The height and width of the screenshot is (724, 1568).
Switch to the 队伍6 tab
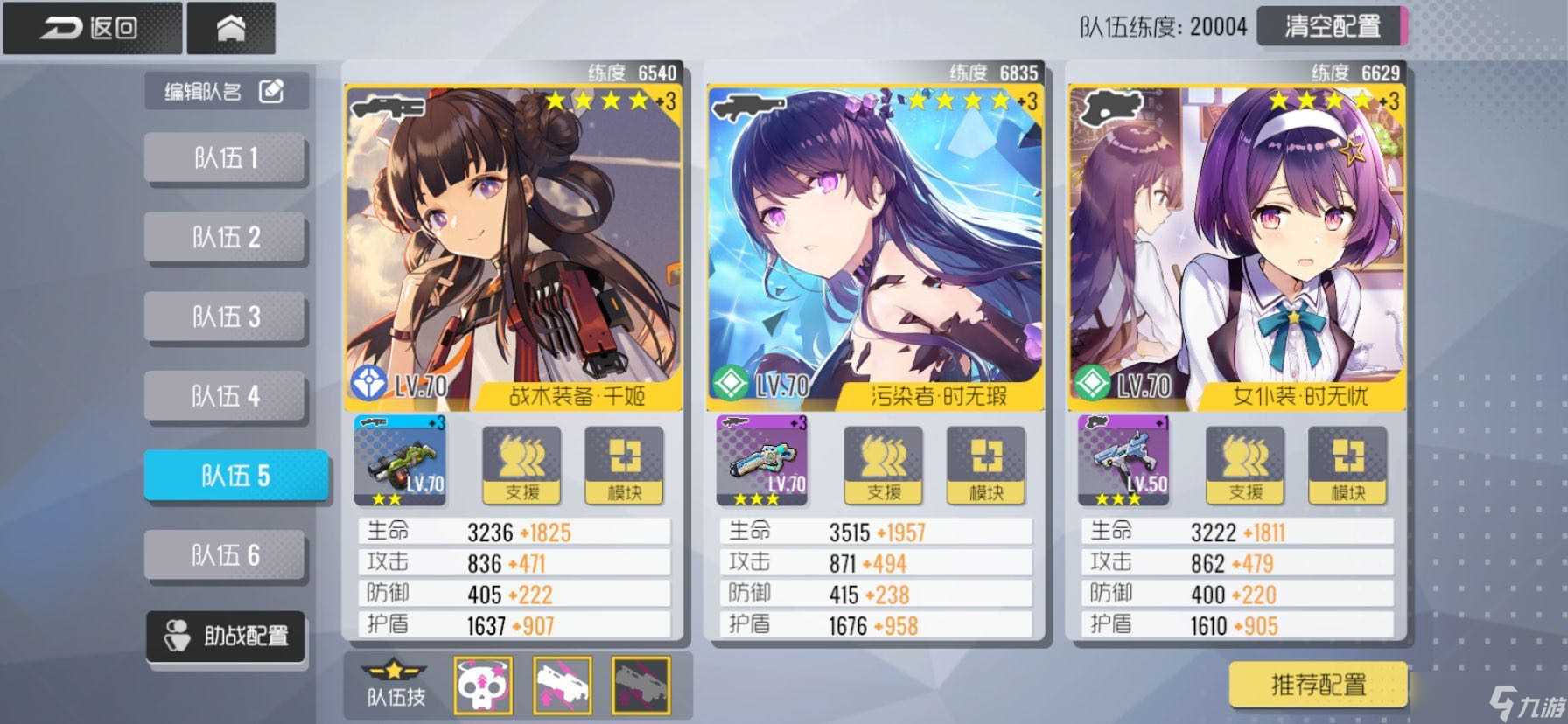pyautogui.click(x=226, y=553)
